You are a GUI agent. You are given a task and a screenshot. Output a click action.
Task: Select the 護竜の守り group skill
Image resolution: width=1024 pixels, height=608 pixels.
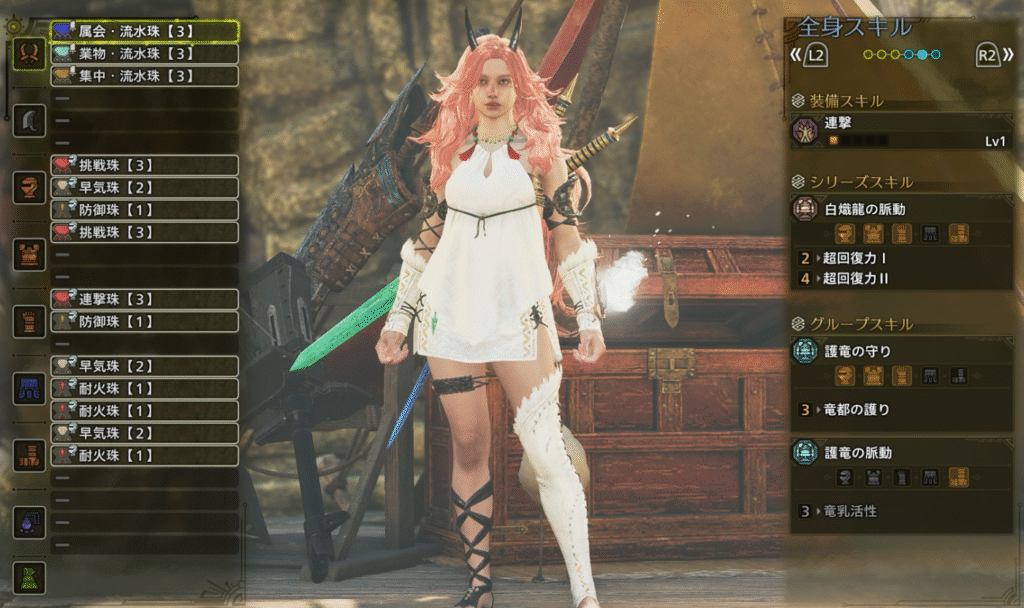[900, 352]
